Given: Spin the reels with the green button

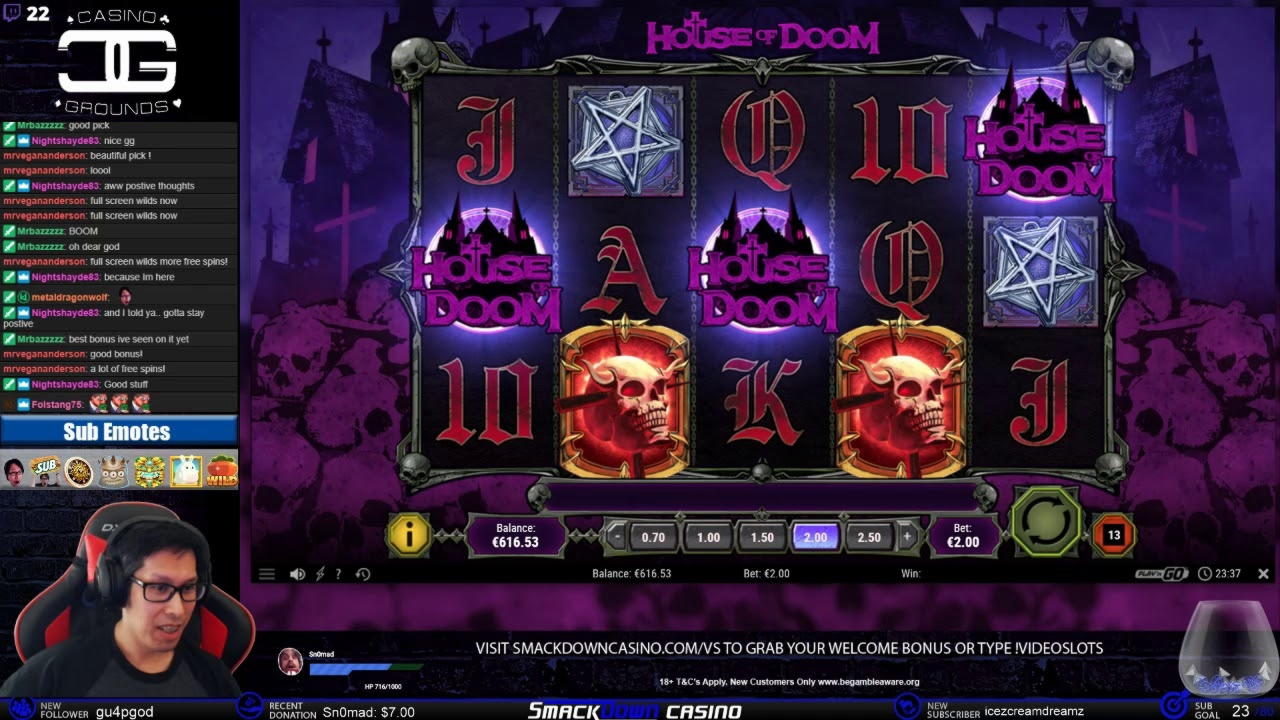Looking at the screenshot, I should click(x=1046, y=521).
